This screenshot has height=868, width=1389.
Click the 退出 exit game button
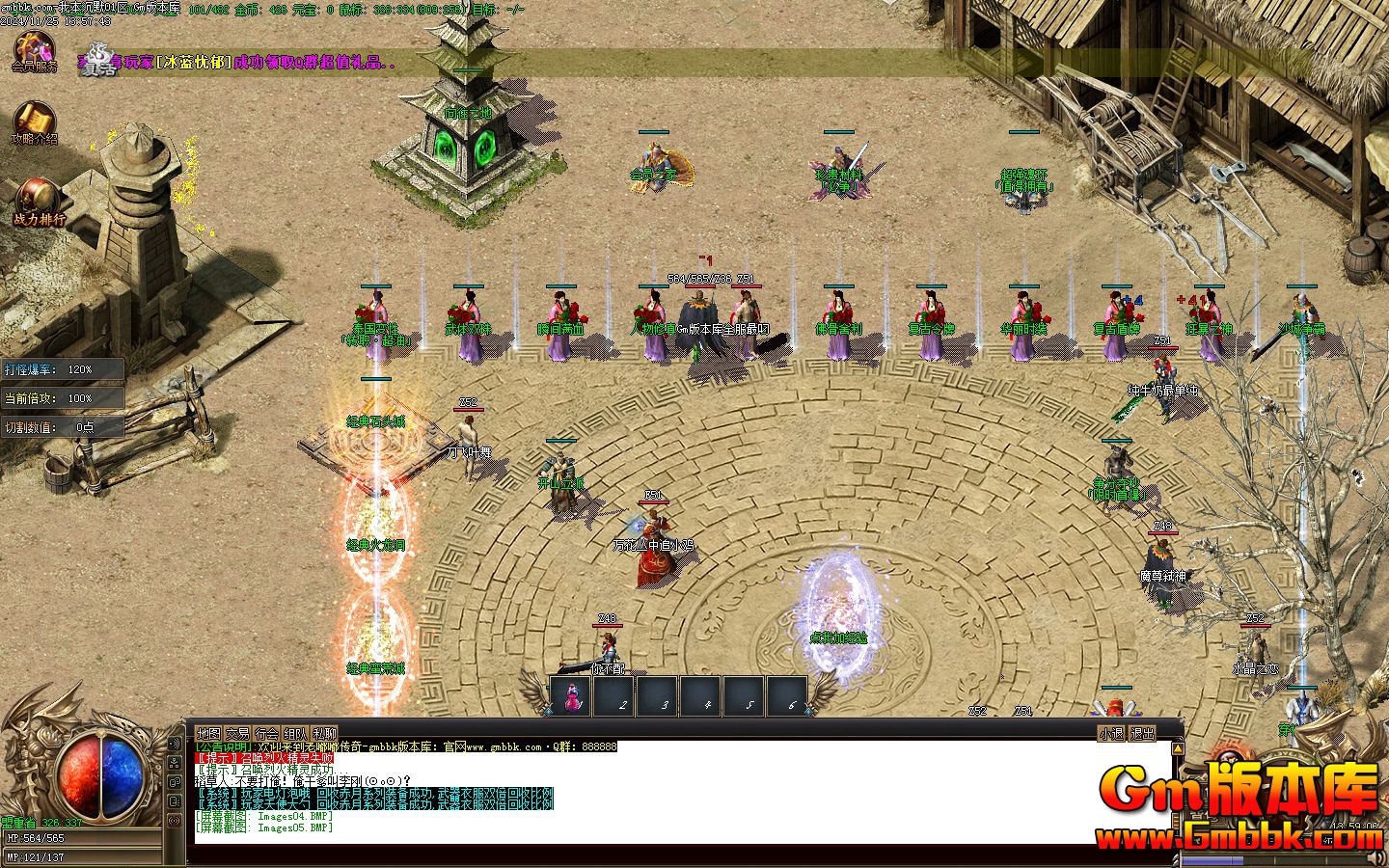[1142, 734]
